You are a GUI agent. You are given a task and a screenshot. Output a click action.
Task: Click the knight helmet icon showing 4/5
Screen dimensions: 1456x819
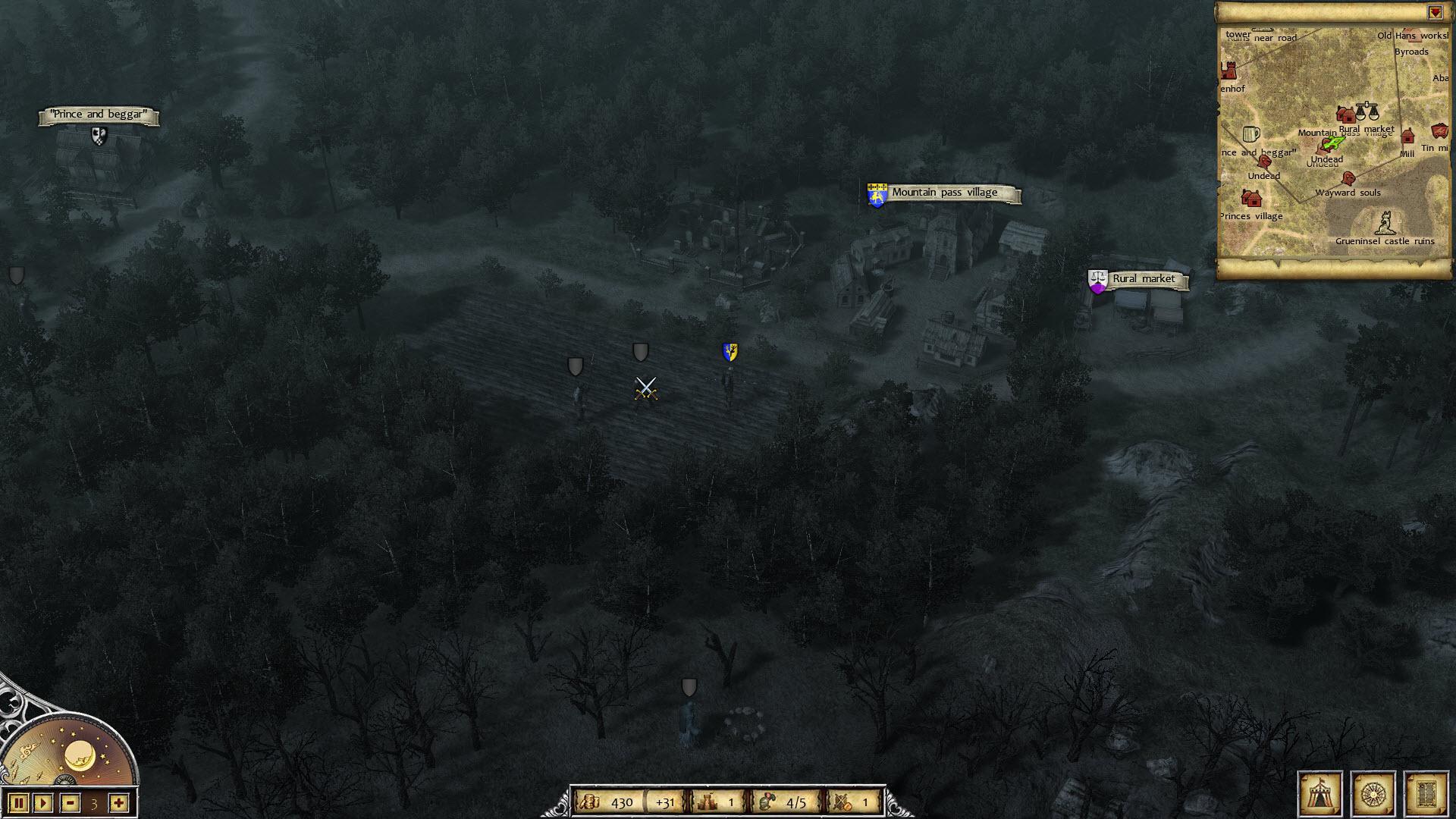pos(768,800)
